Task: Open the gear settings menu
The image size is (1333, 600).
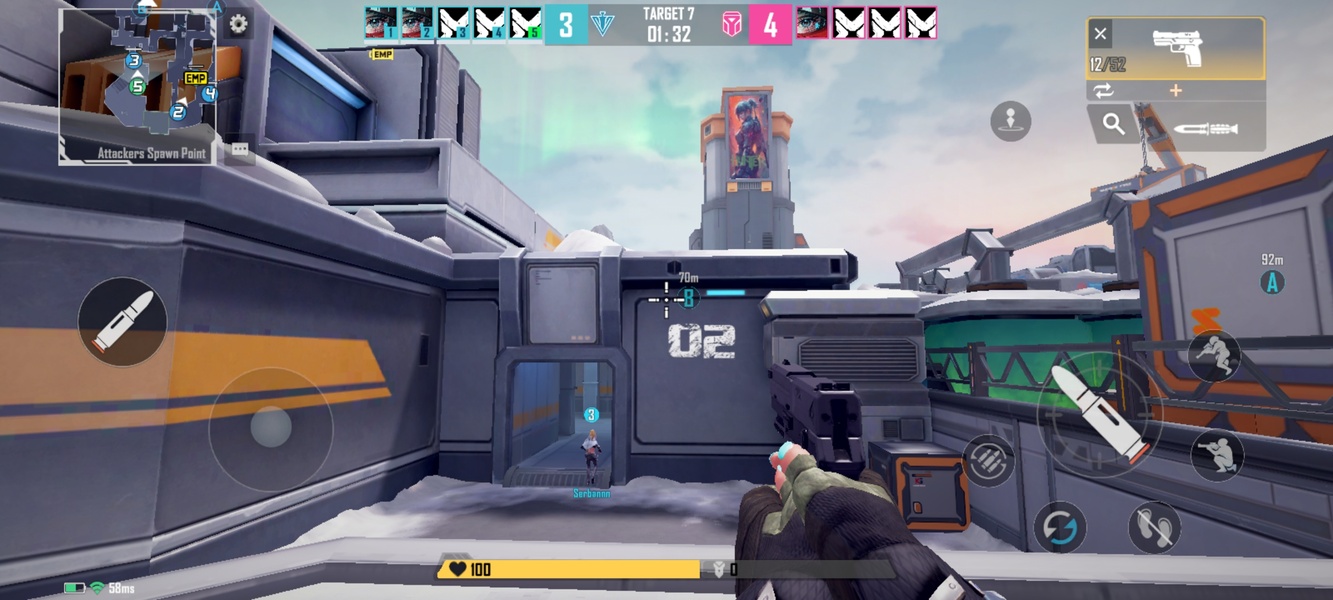Action: [238, 24]
